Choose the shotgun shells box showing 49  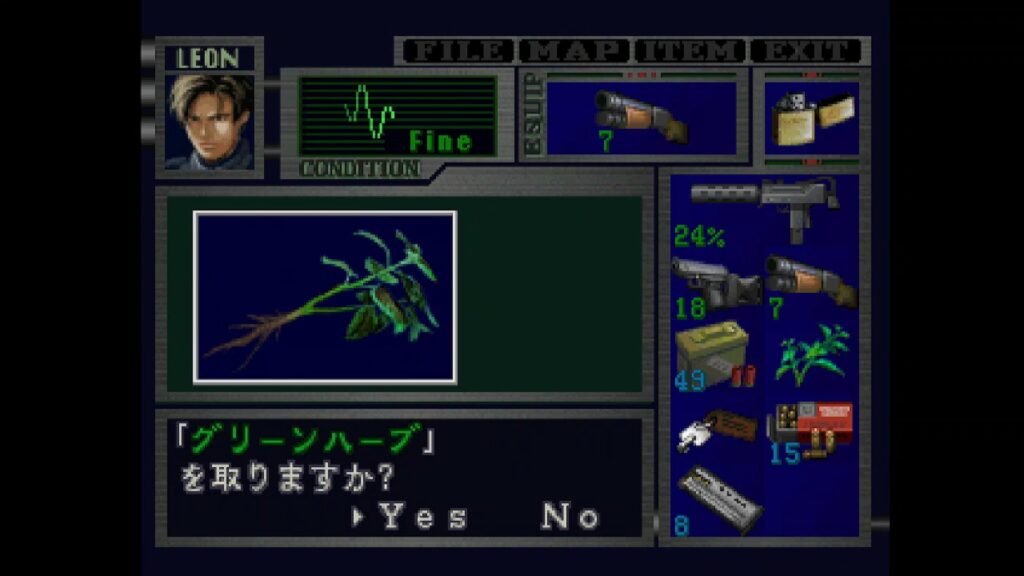(716, 357)
